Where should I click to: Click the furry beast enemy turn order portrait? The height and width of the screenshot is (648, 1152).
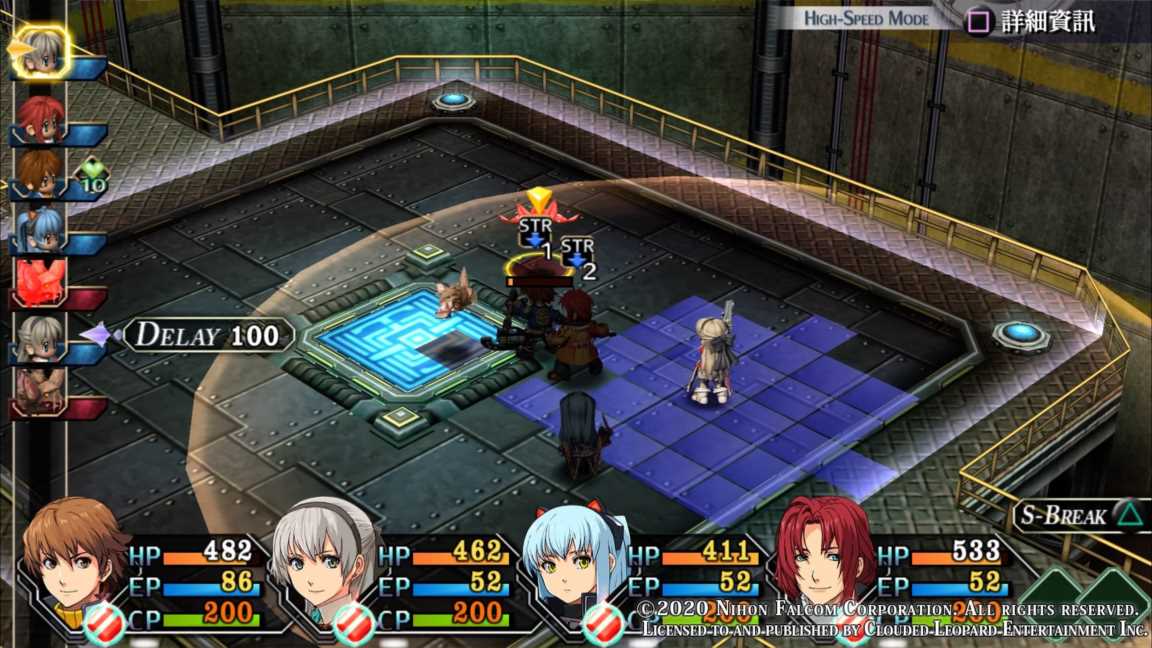point(41,391)
